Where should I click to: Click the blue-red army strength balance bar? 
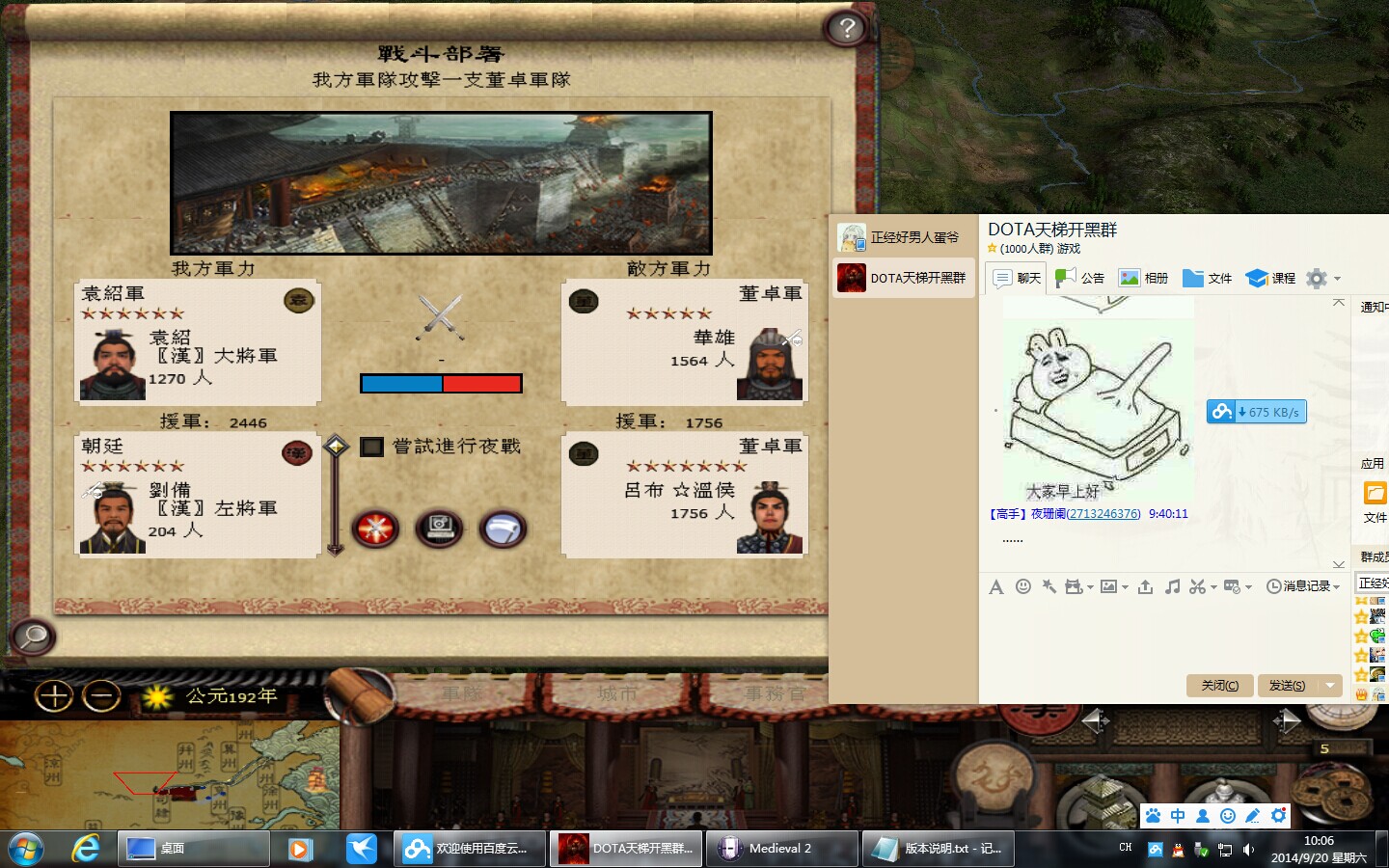[441, 383]
